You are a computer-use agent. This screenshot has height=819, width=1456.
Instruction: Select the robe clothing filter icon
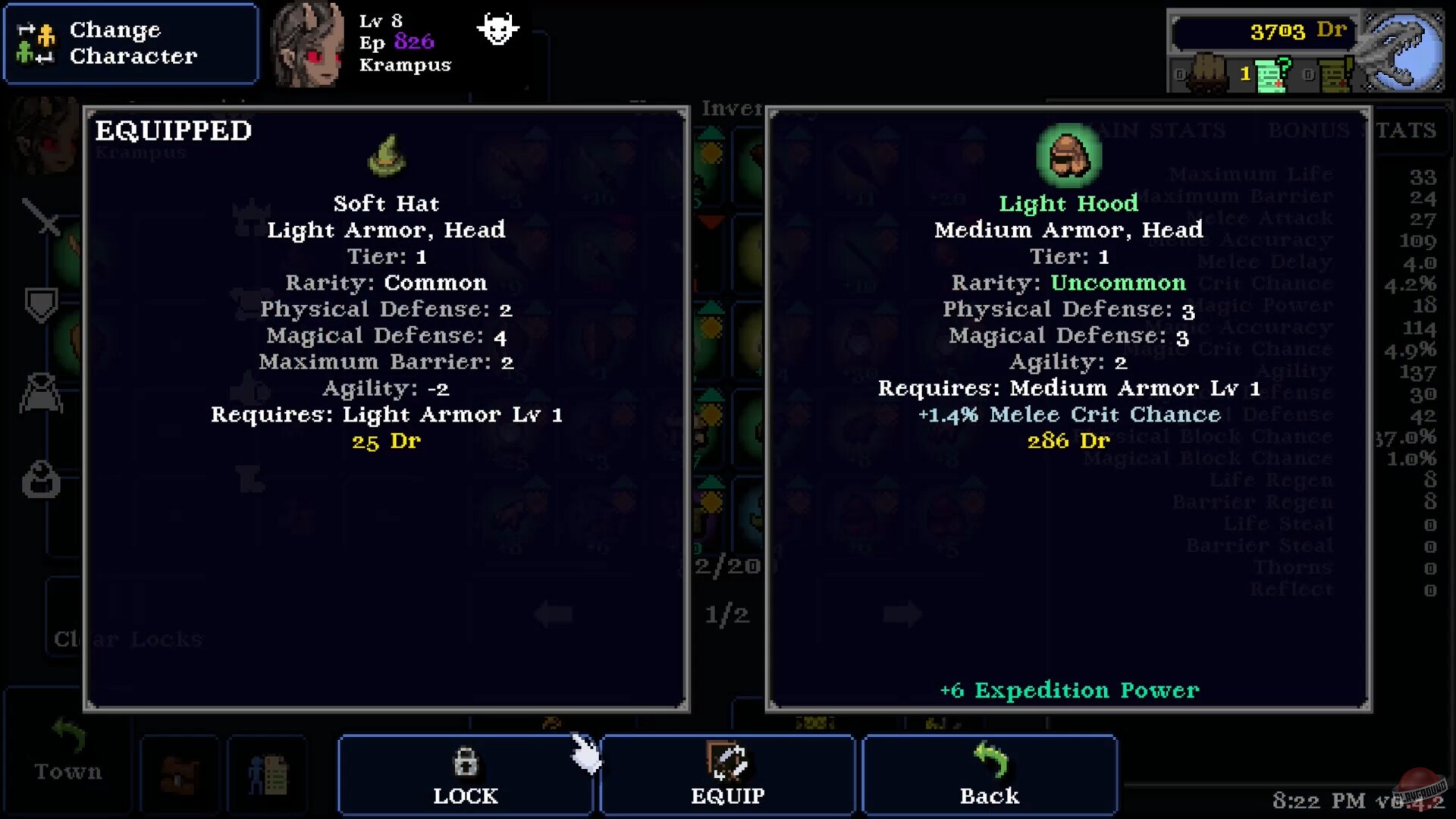pos(43,394)
